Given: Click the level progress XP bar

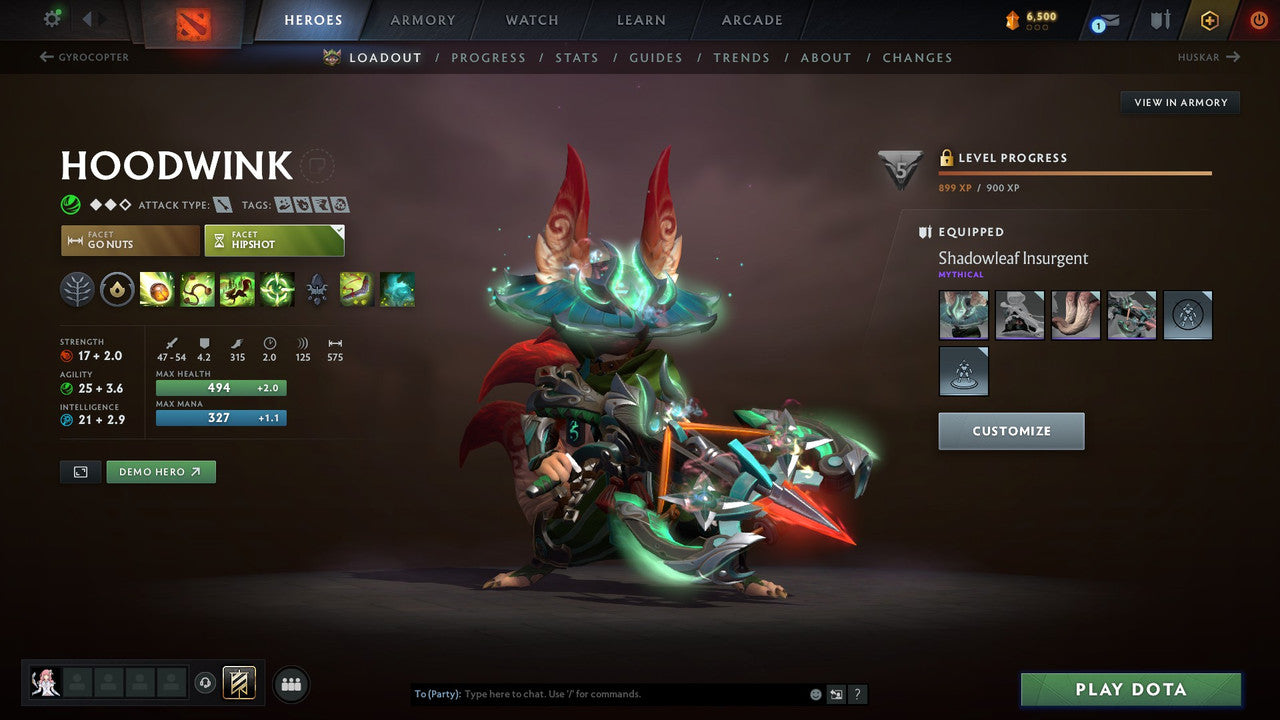Looking at the screenshot, I should 1075,172.
